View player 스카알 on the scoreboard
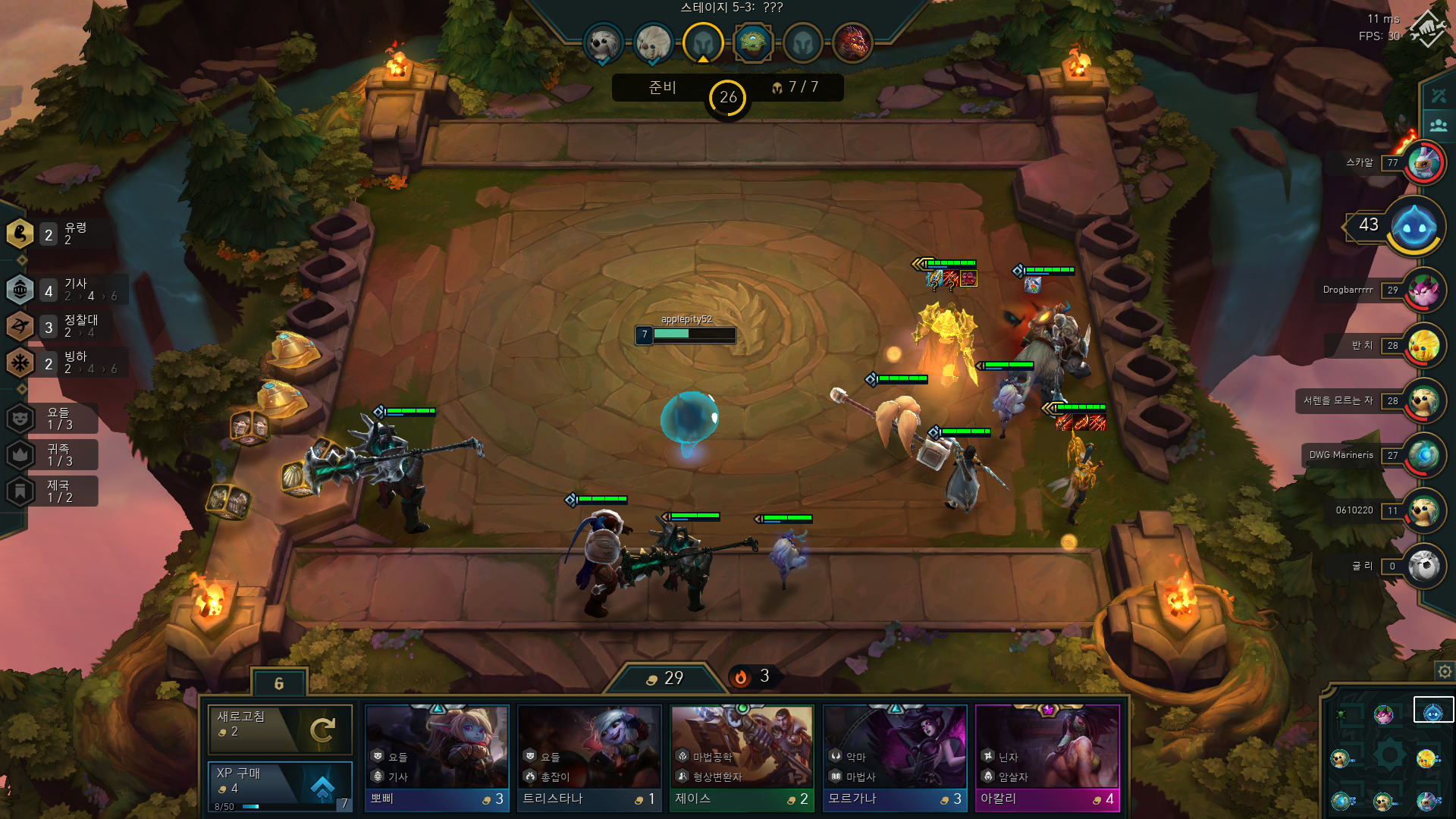The width and height of the screenshot is (1456, 819). click(1424, 162)
